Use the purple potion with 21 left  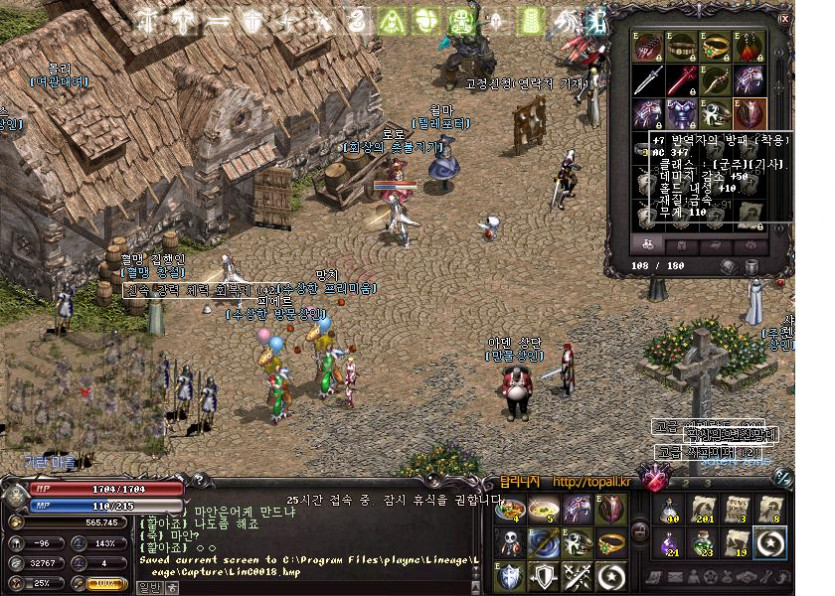point(670,542)
